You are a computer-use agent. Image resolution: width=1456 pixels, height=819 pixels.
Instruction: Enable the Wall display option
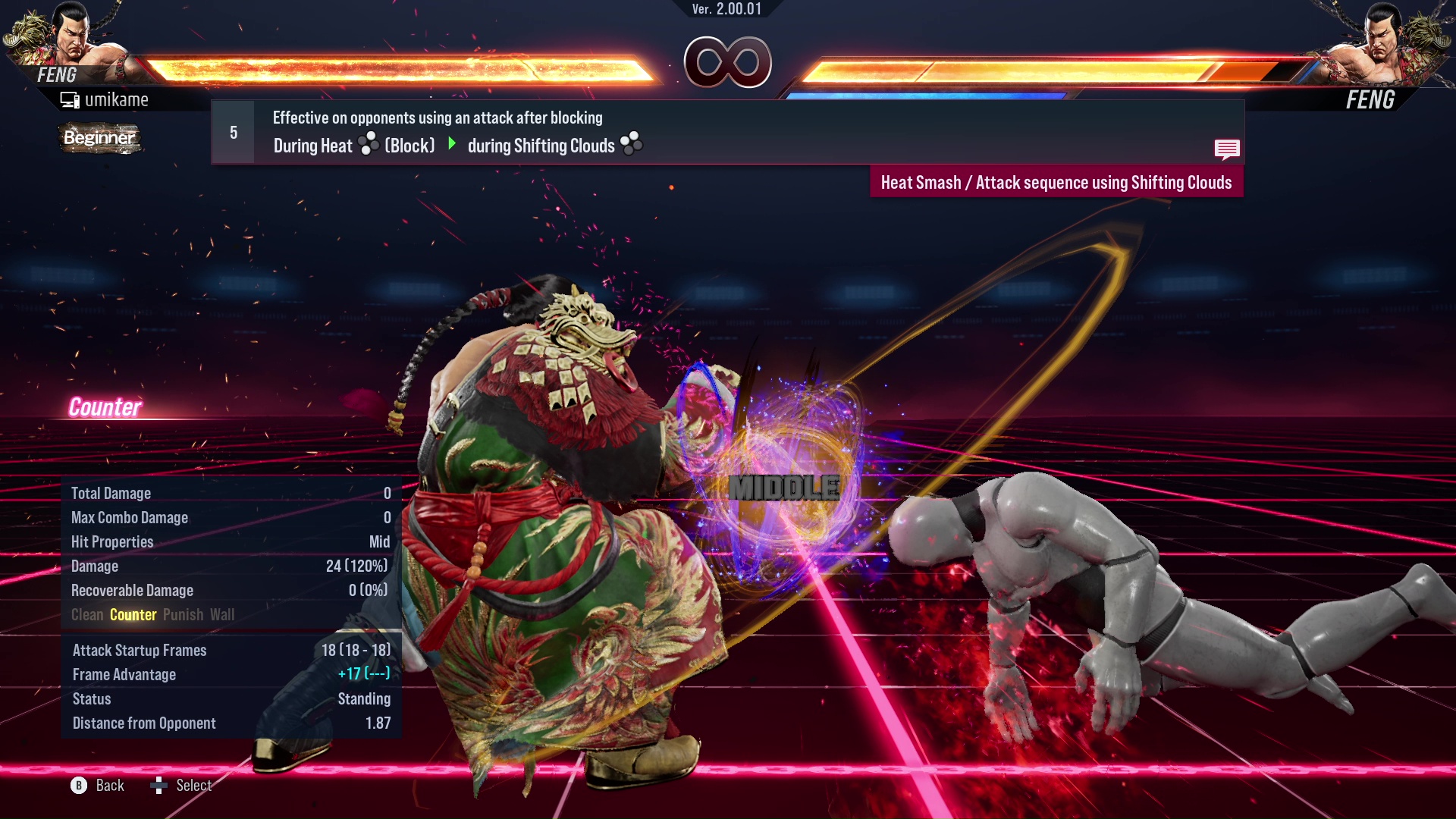[x=222, y=615]
